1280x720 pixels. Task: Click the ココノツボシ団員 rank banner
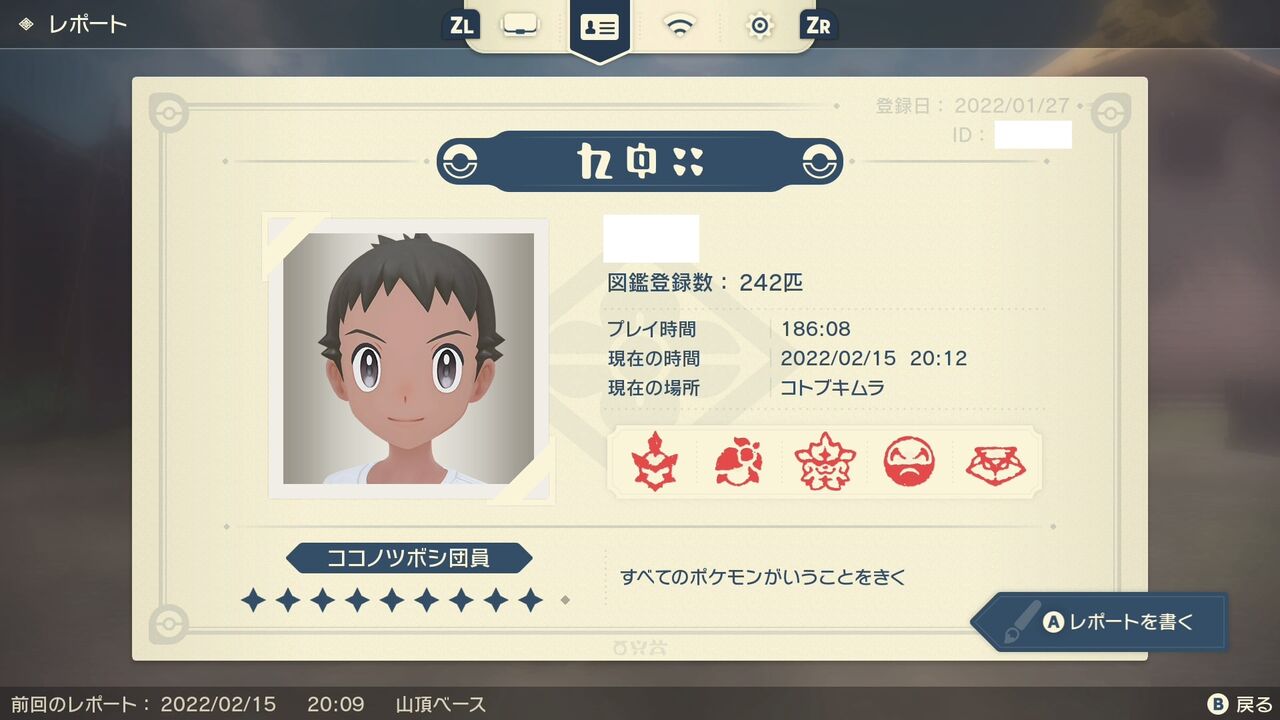pos(409,558)
